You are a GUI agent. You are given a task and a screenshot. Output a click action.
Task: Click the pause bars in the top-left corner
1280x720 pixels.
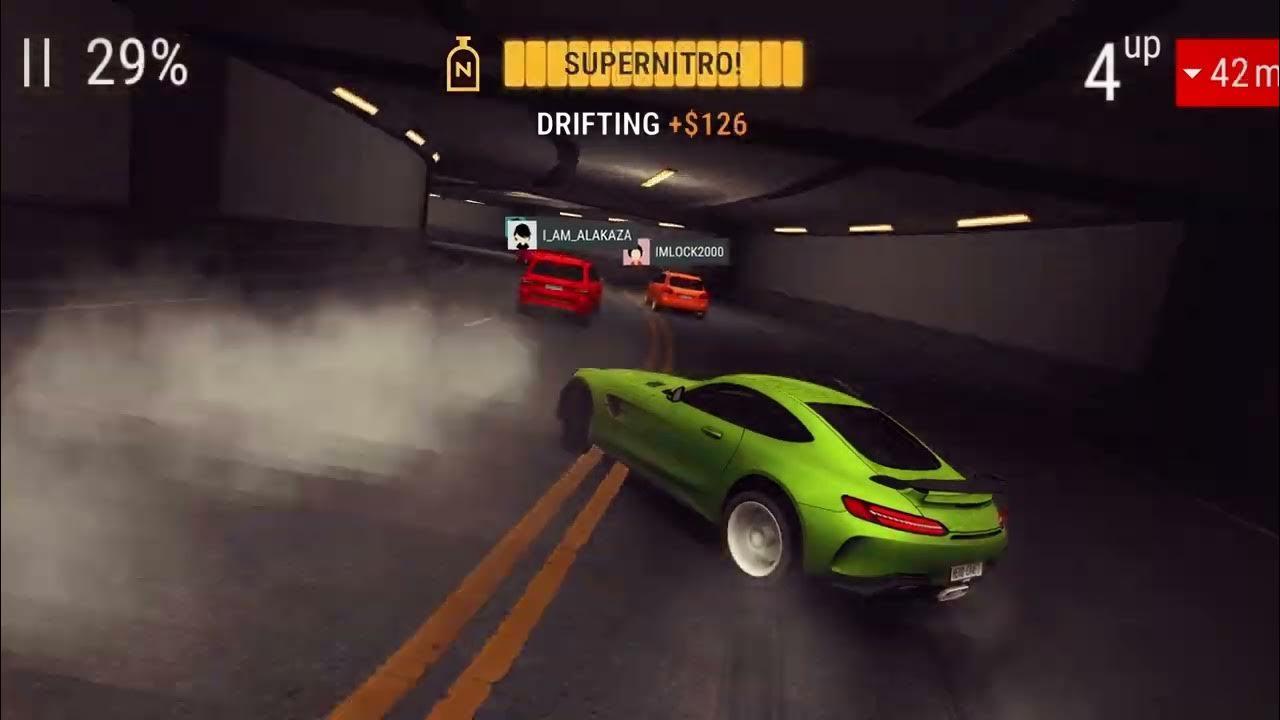36,63
